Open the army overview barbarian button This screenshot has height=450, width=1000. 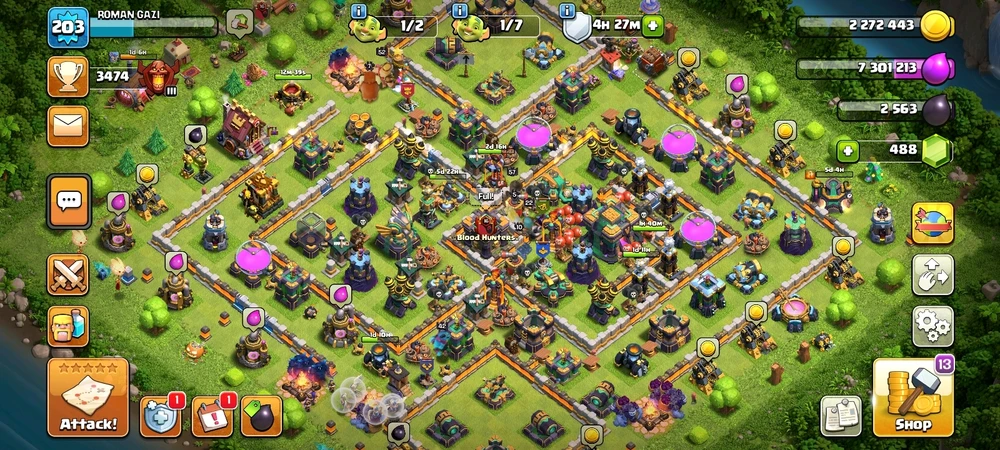point(68,325)
